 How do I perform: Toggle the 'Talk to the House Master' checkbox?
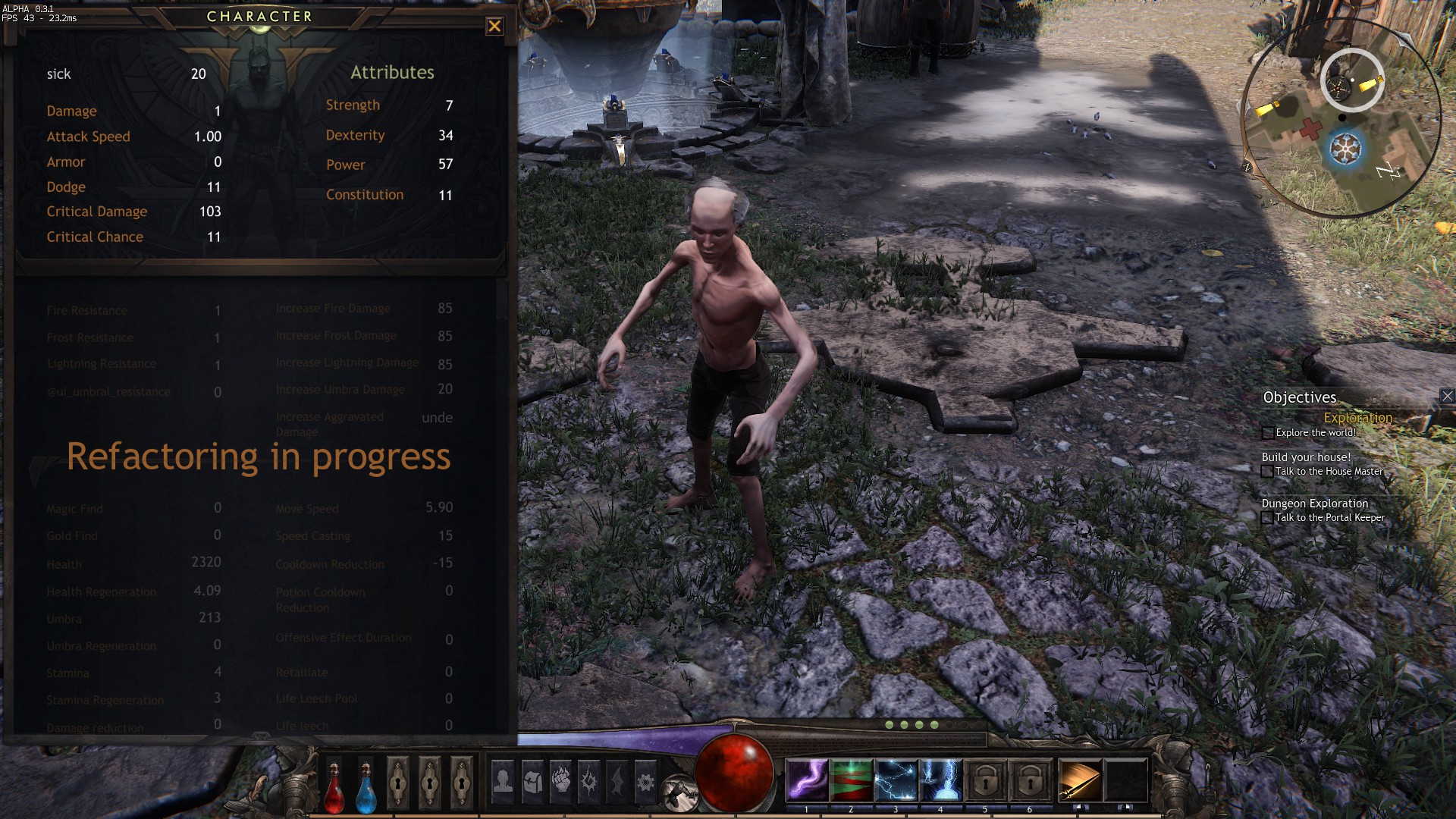[1267, 472]
